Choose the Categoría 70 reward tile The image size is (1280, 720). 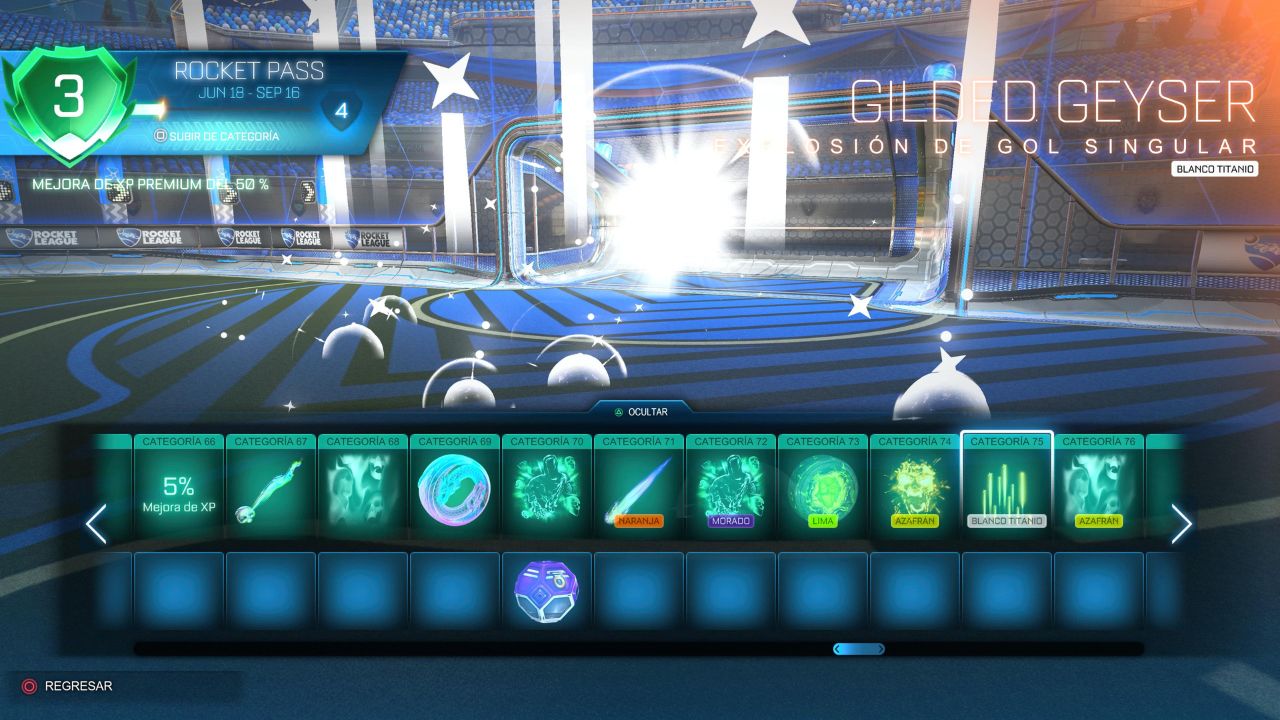[546, 487]
